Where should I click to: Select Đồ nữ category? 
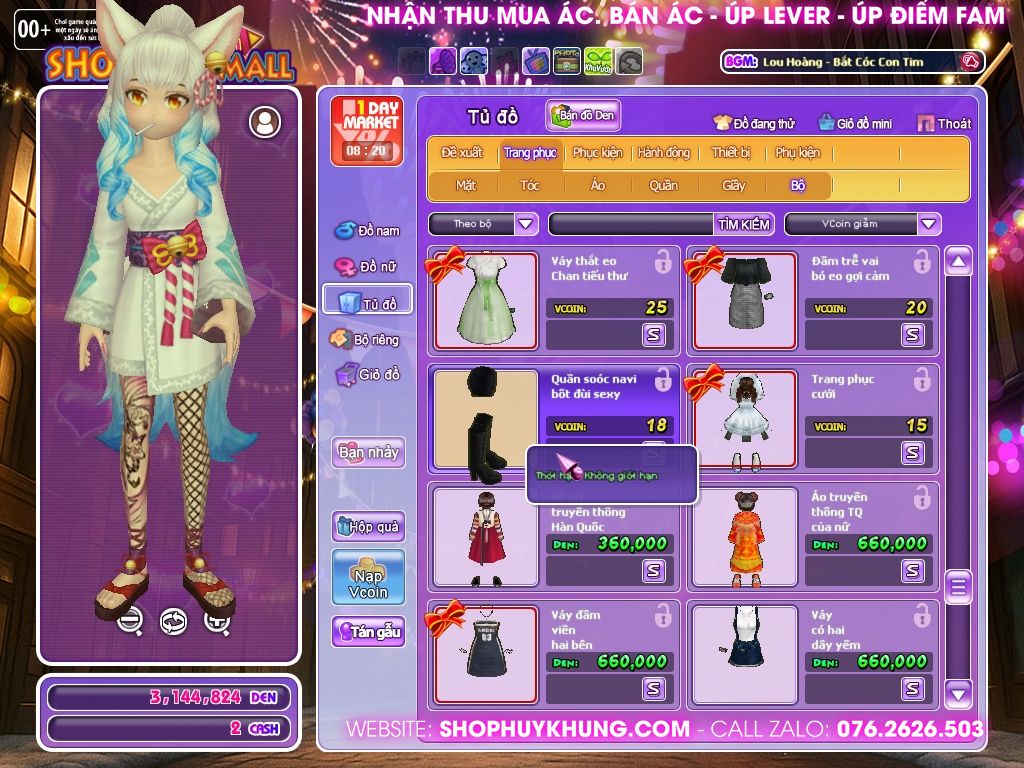coord(368,267)
